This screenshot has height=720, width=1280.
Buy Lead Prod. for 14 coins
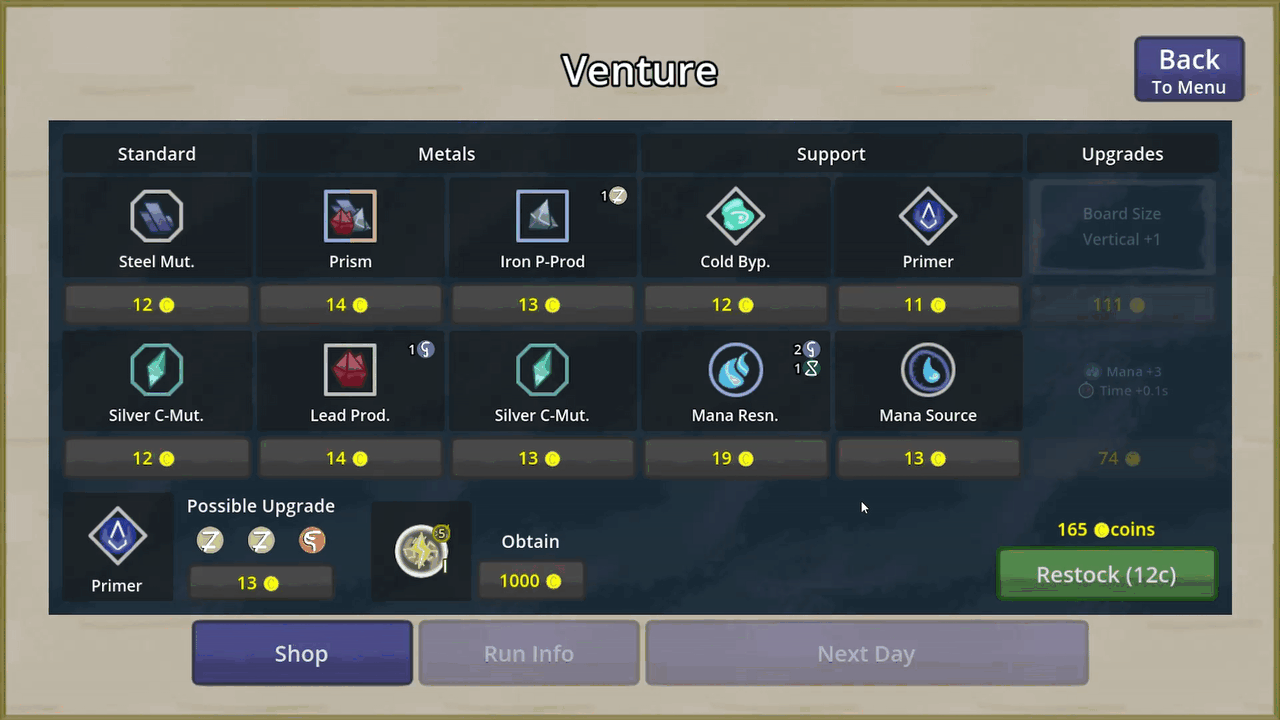[x=350, y=459]
